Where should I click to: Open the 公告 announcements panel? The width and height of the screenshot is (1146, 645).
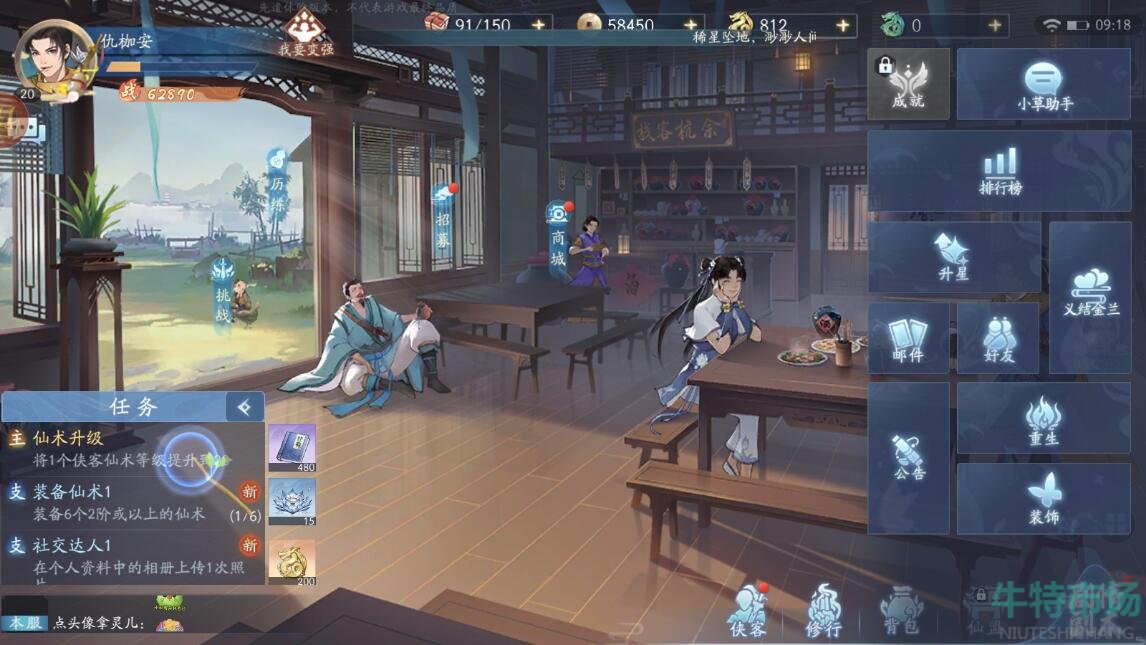click(x=908, y=457)
